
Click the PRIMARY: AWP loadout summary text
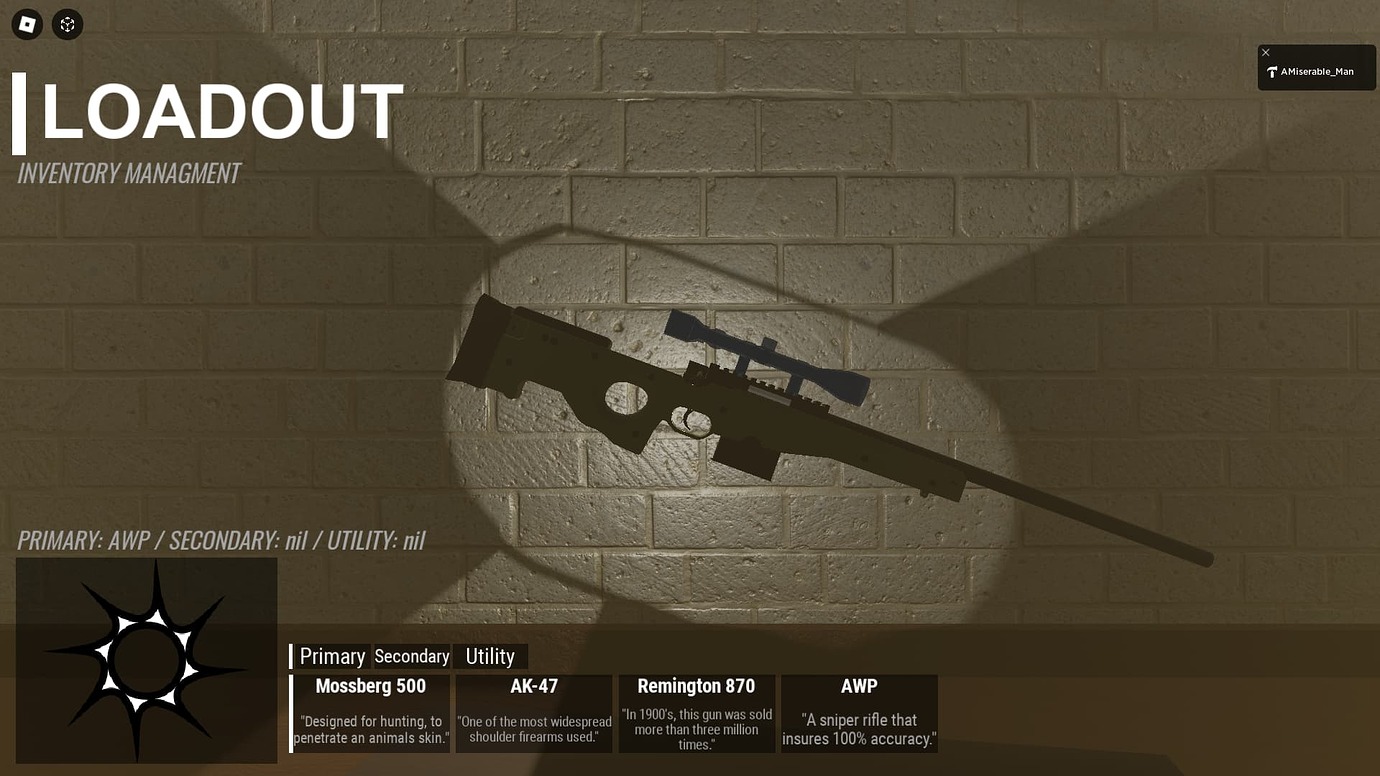click(220, 540)
